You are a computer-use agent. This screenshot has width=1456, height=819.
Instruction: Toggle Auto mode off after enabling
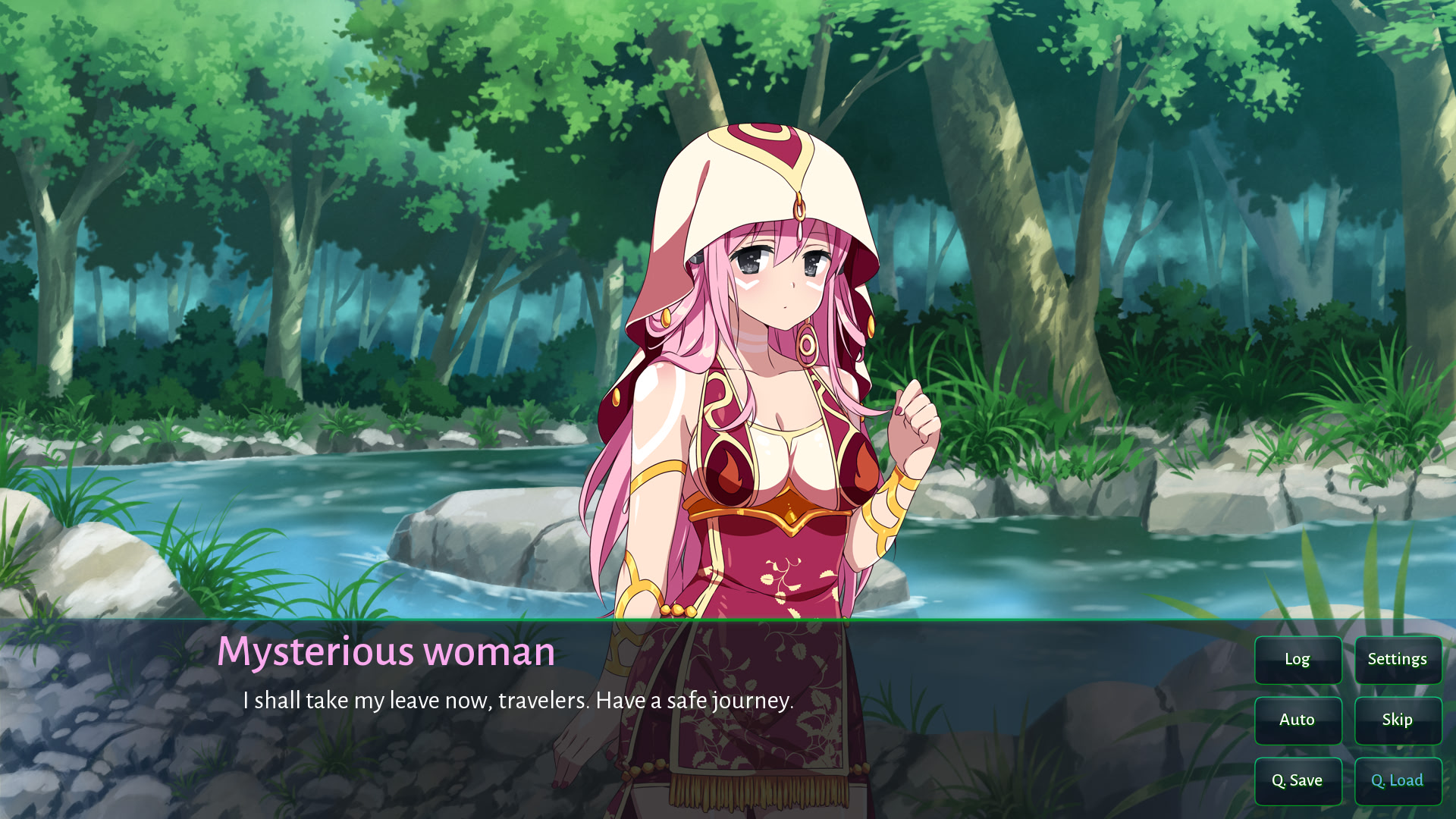(1298, 720)
